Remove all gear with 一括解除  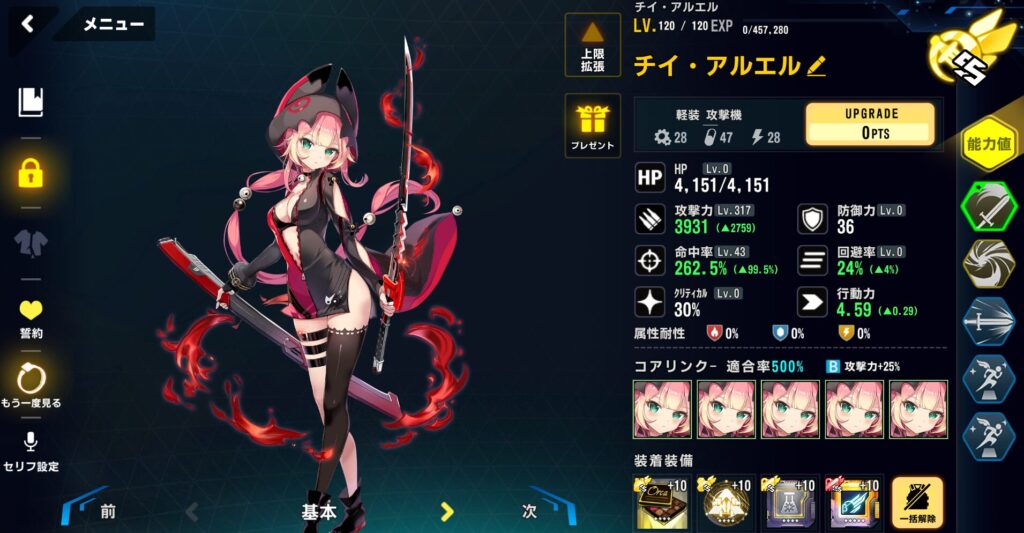pos(917,502)
